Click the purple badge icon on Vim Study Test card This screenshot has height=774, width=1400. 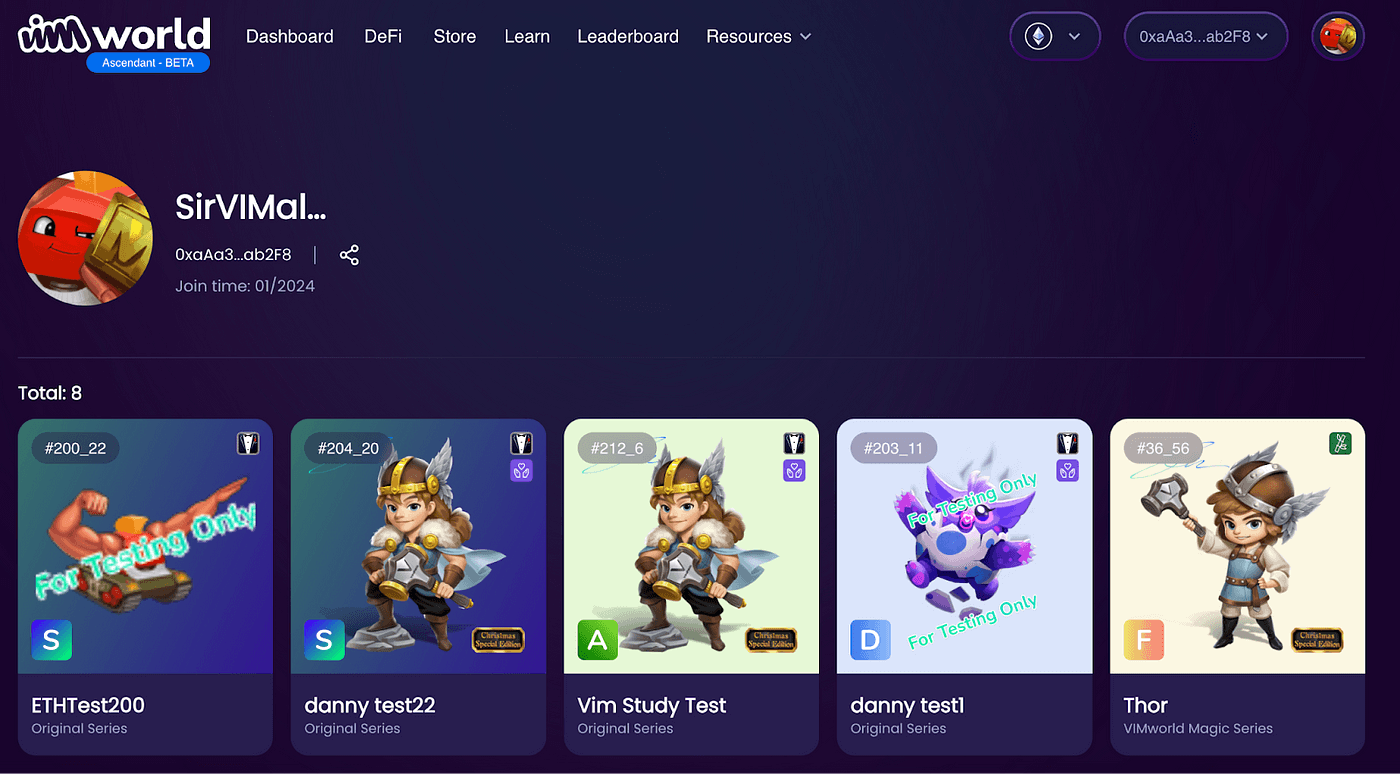click(794, 470)
